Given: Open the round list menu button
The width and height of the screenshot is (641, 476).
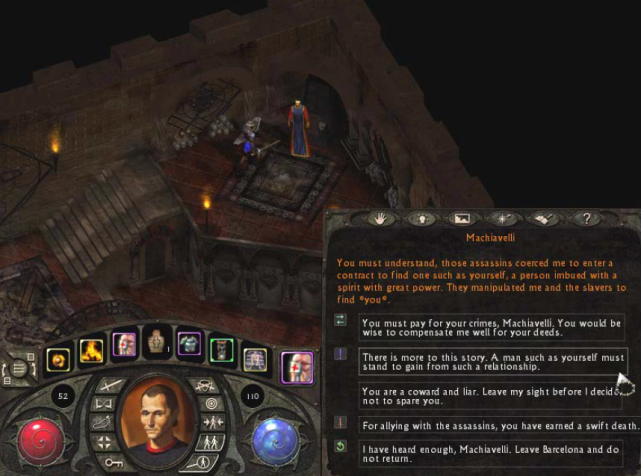Looking at the screenshot, I should tap(17, 368).
